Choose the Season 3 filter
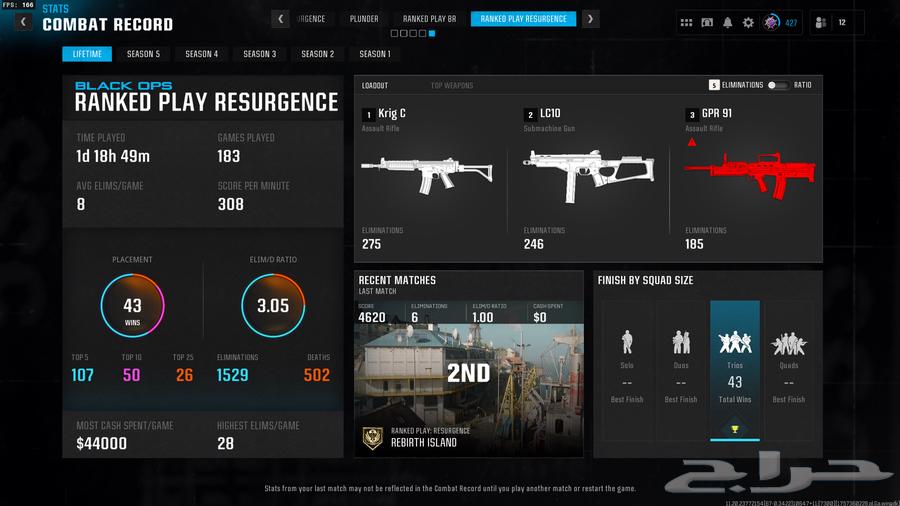Screen dimensions: 900x506 point(259,54)
